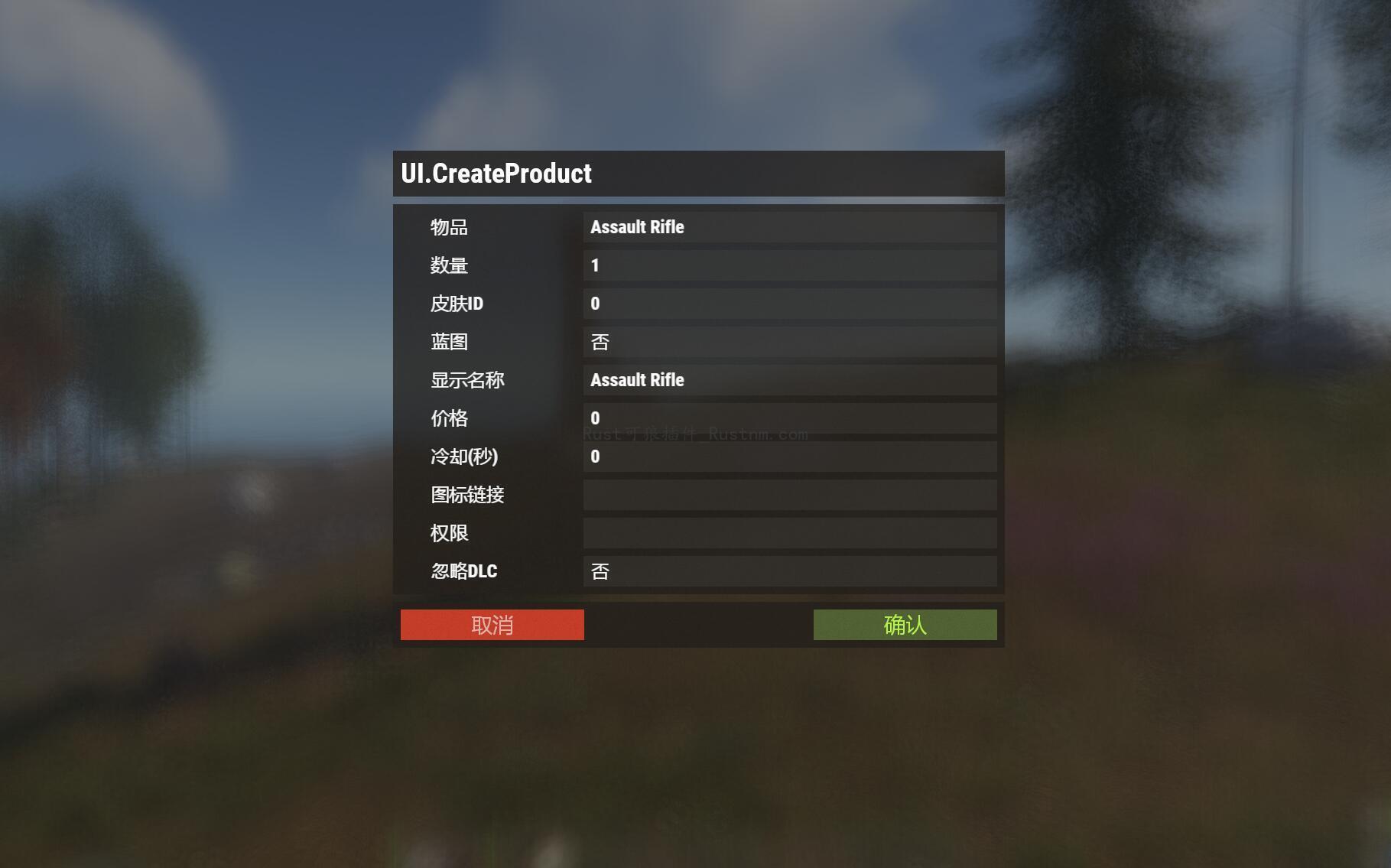
Task: Click the 权限 permission field
Action: click(x=791, y=533)
